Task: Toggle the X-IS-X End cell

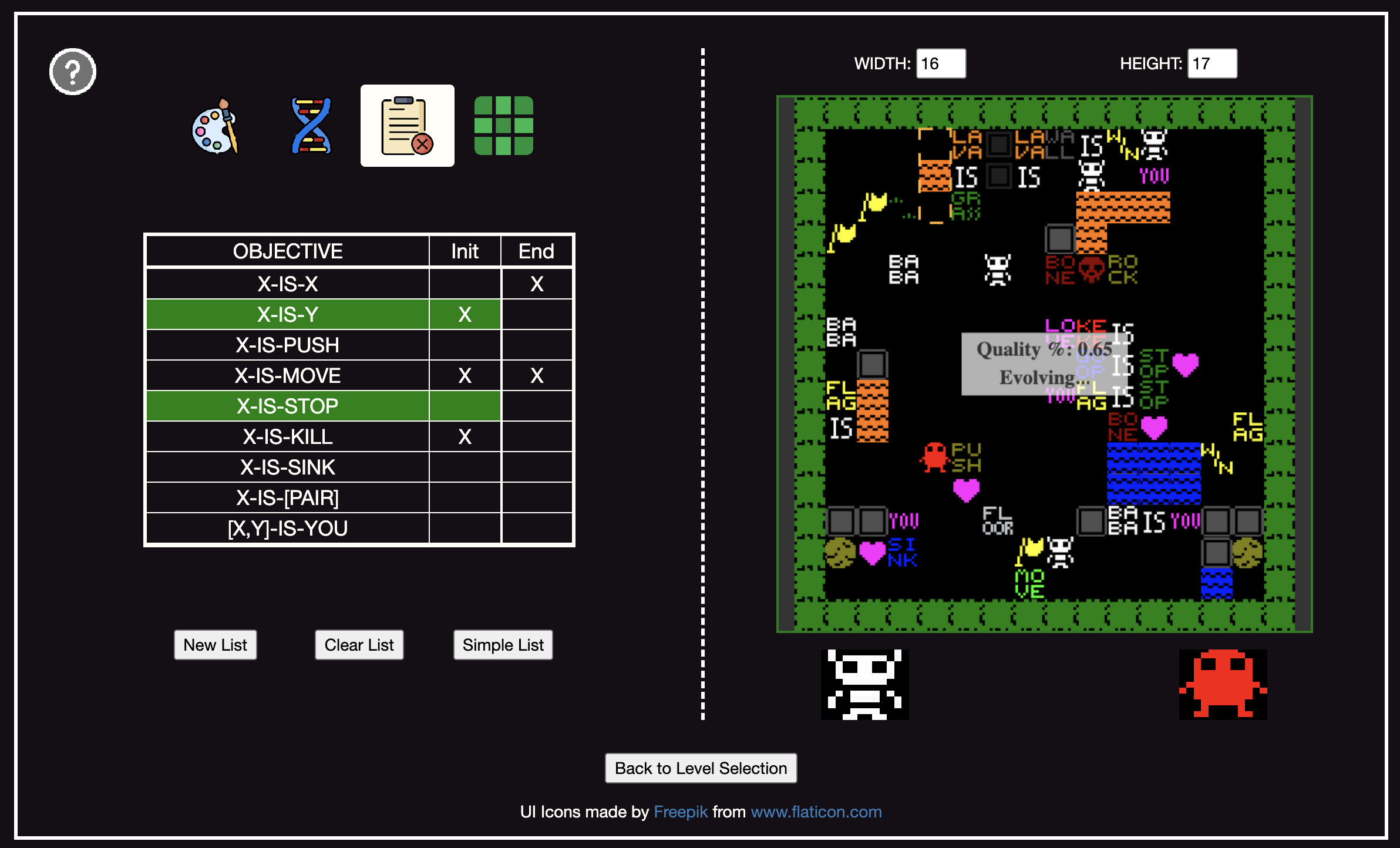Action: (537, 284)
